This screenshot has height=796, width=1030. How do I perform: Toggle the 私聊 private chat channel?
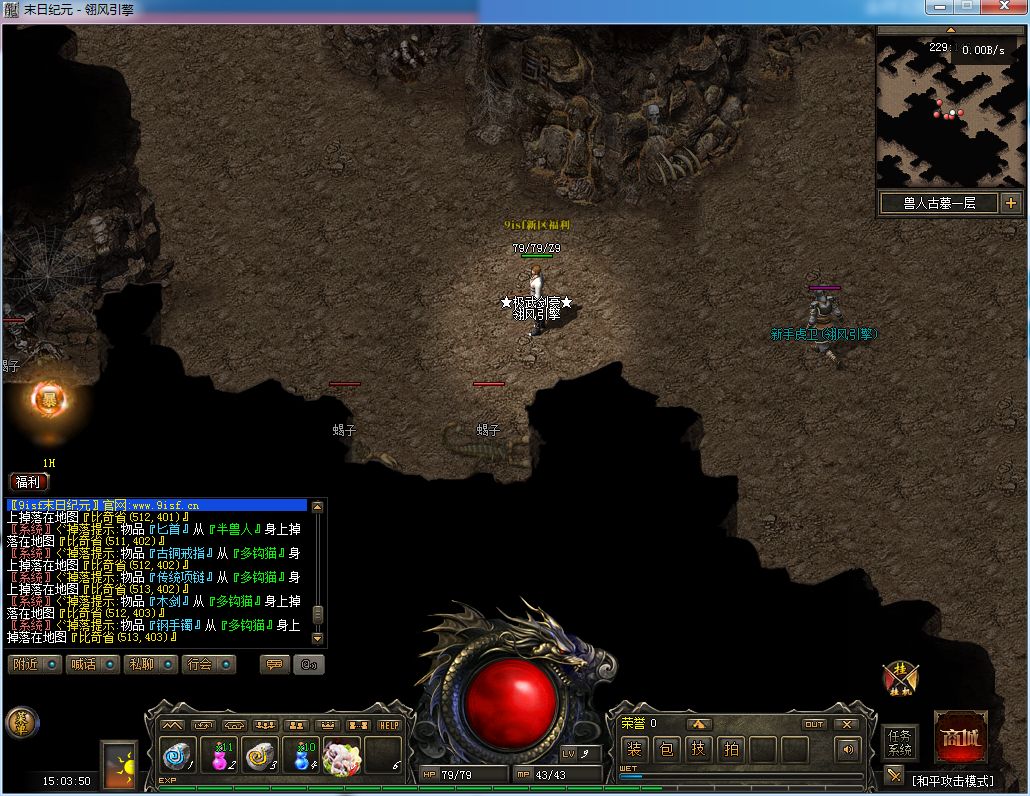point(150,664)
